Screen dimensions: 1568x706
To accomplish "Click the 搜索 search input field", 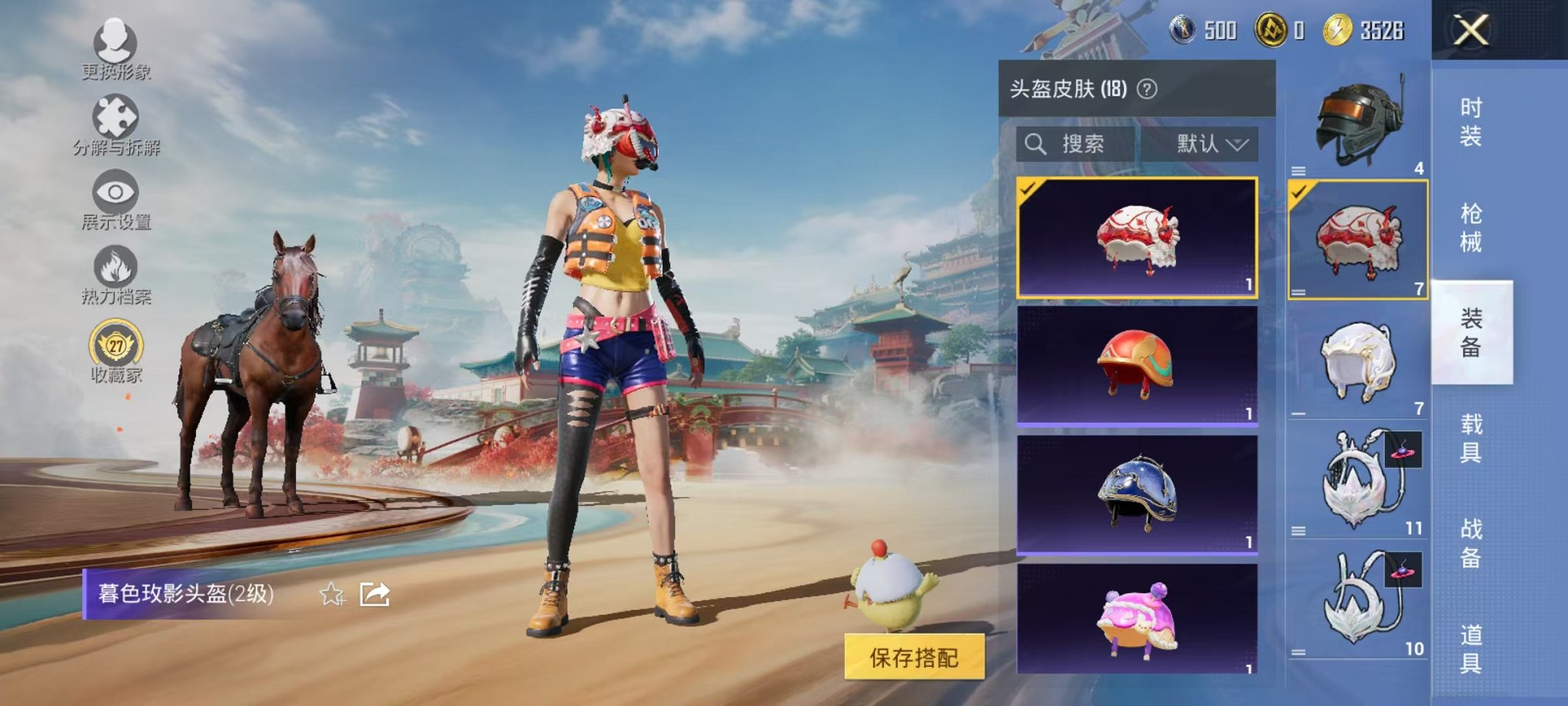I will 1084,144.
